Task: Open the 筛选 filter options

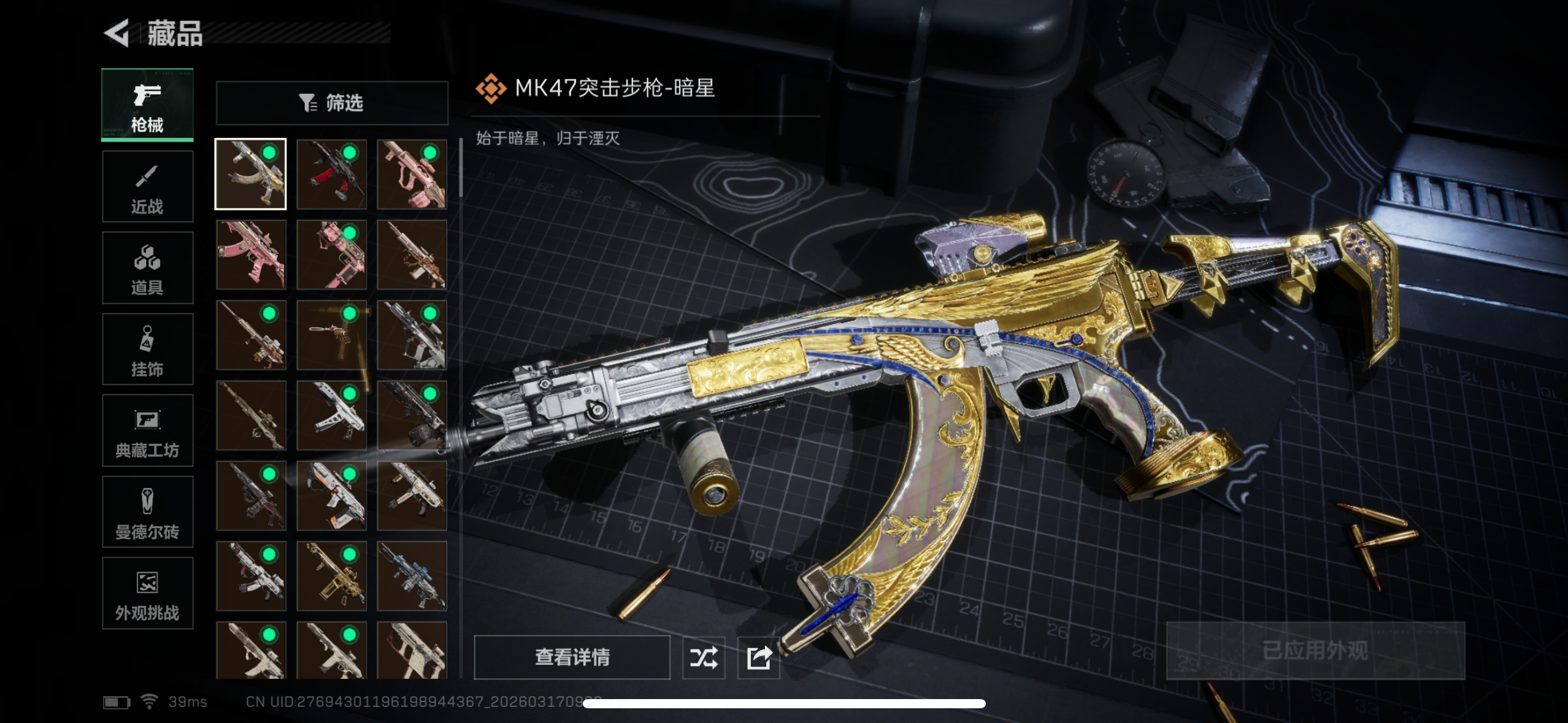Action: (x=332, y=103)
